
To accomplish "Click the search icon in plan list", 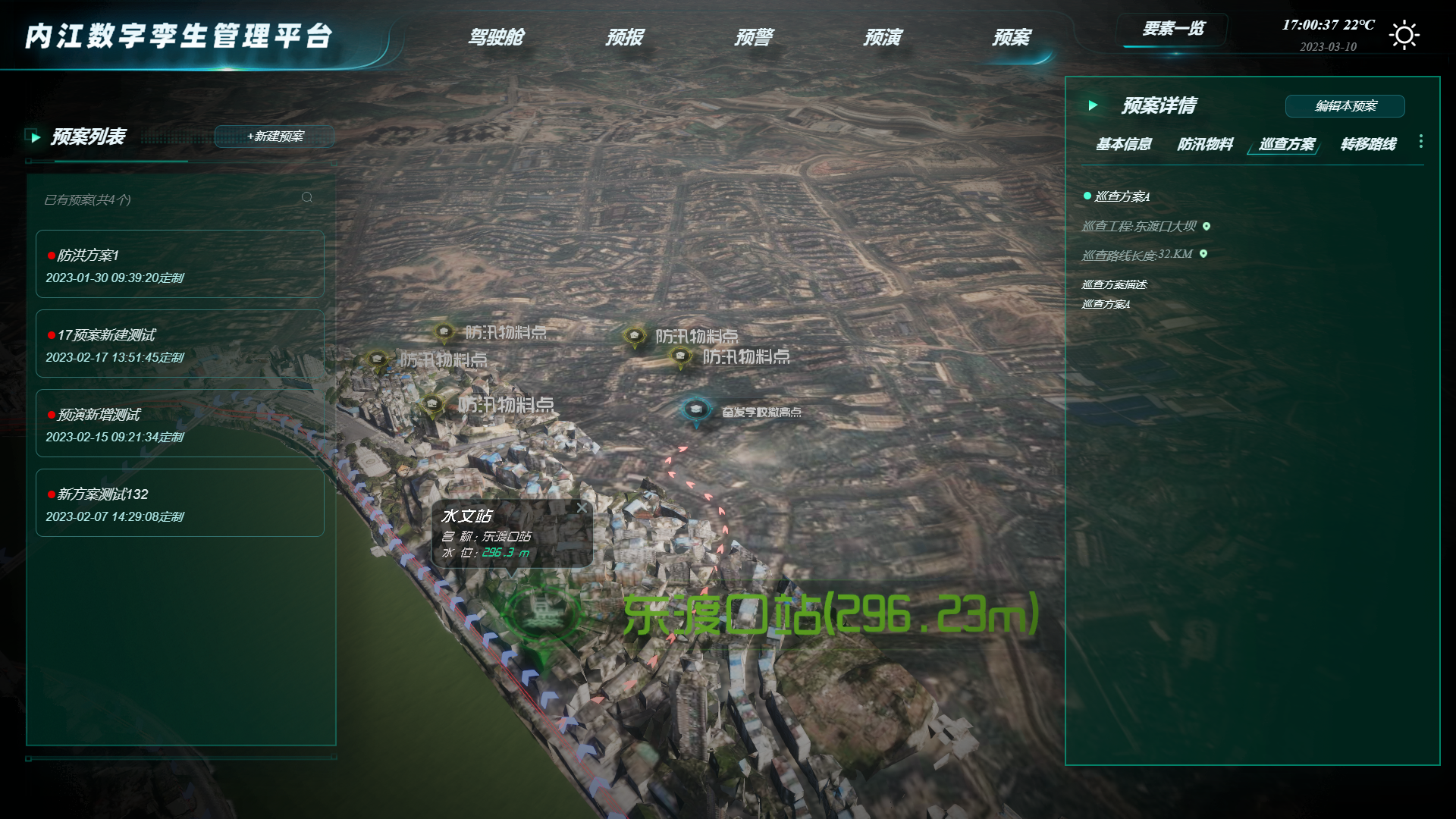I will point(307,198).
